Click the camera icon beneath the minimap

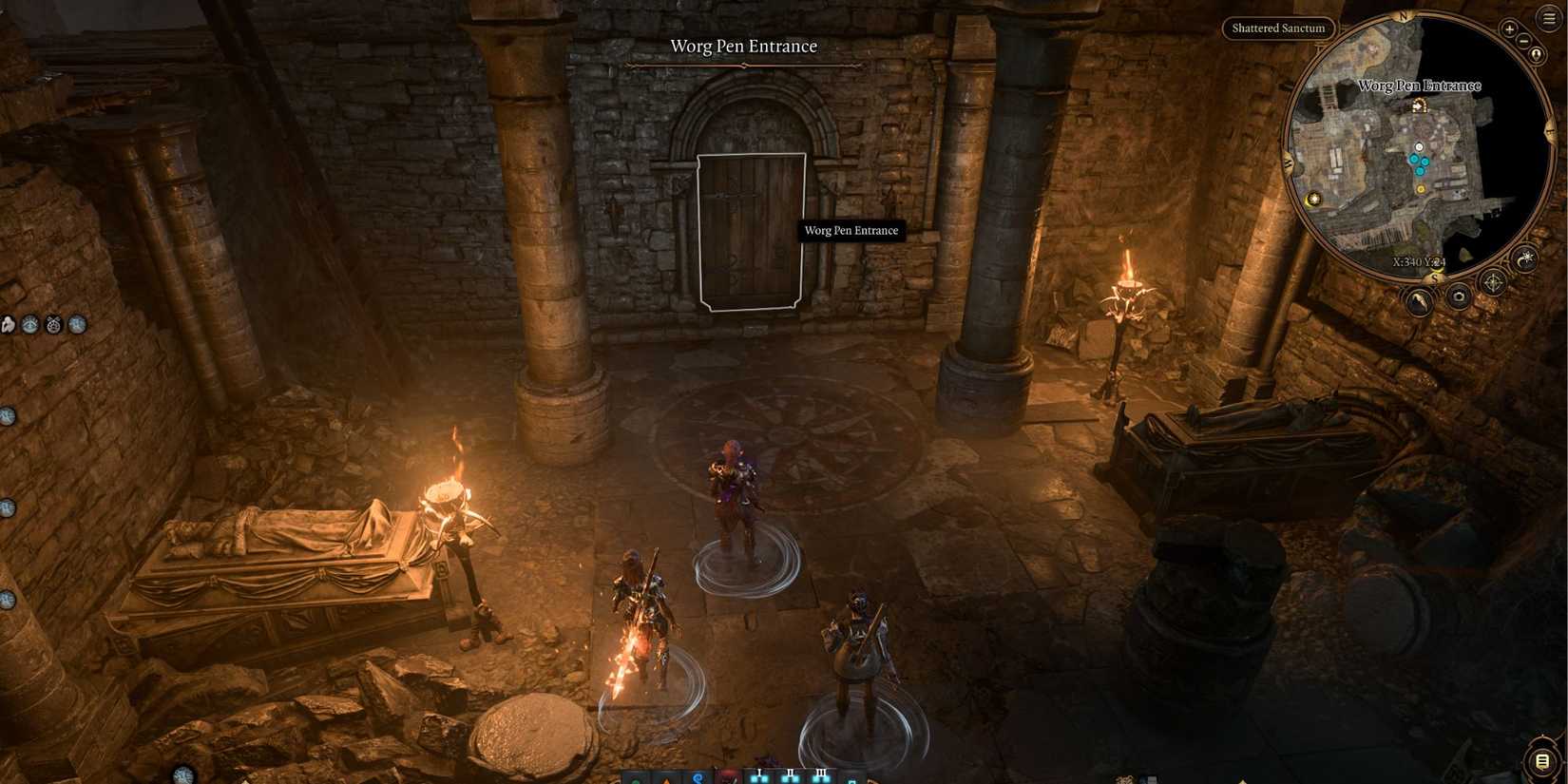point(1459,296)
